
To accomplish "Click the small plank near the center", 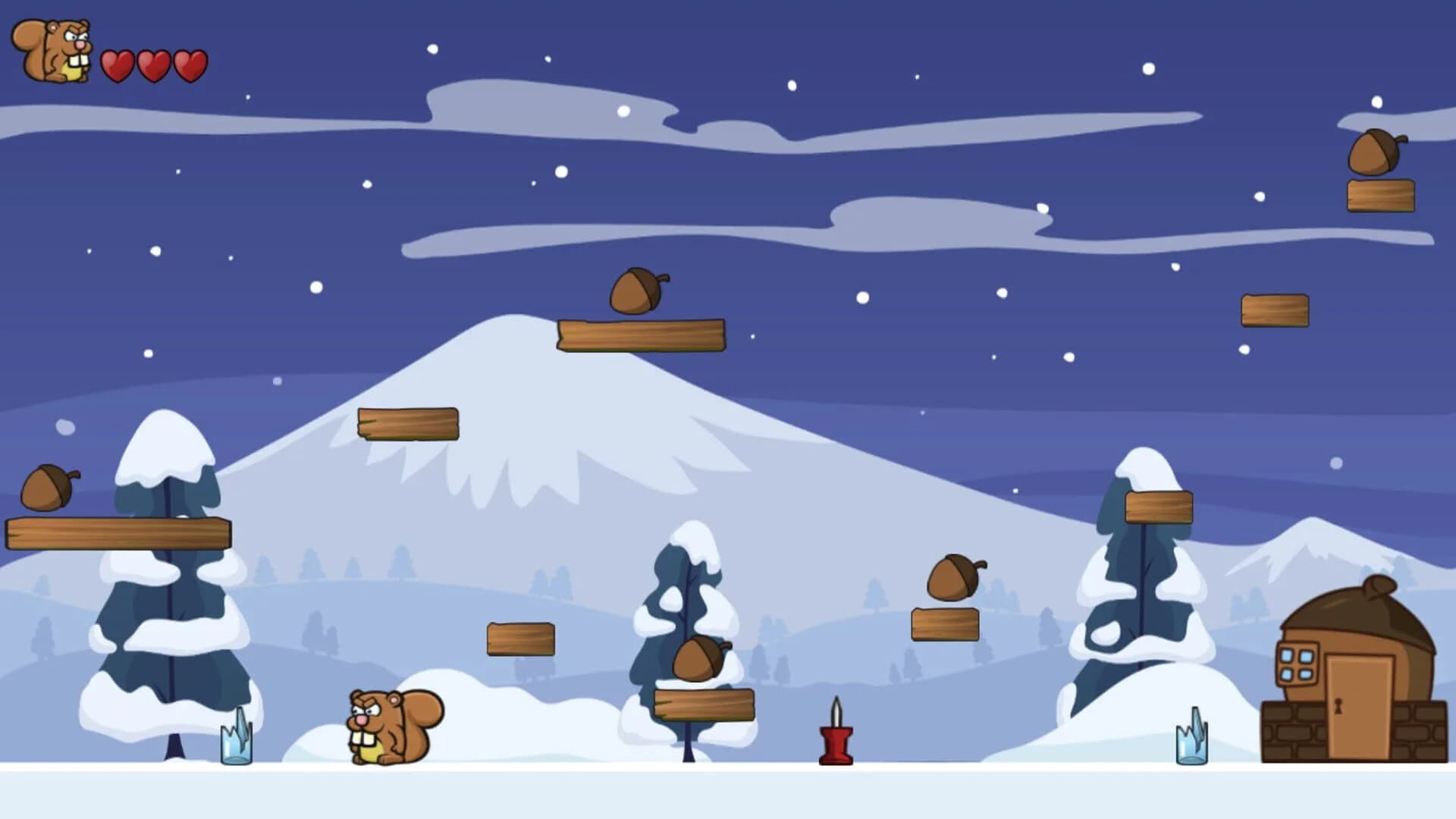I will click(x=522, y=637).
